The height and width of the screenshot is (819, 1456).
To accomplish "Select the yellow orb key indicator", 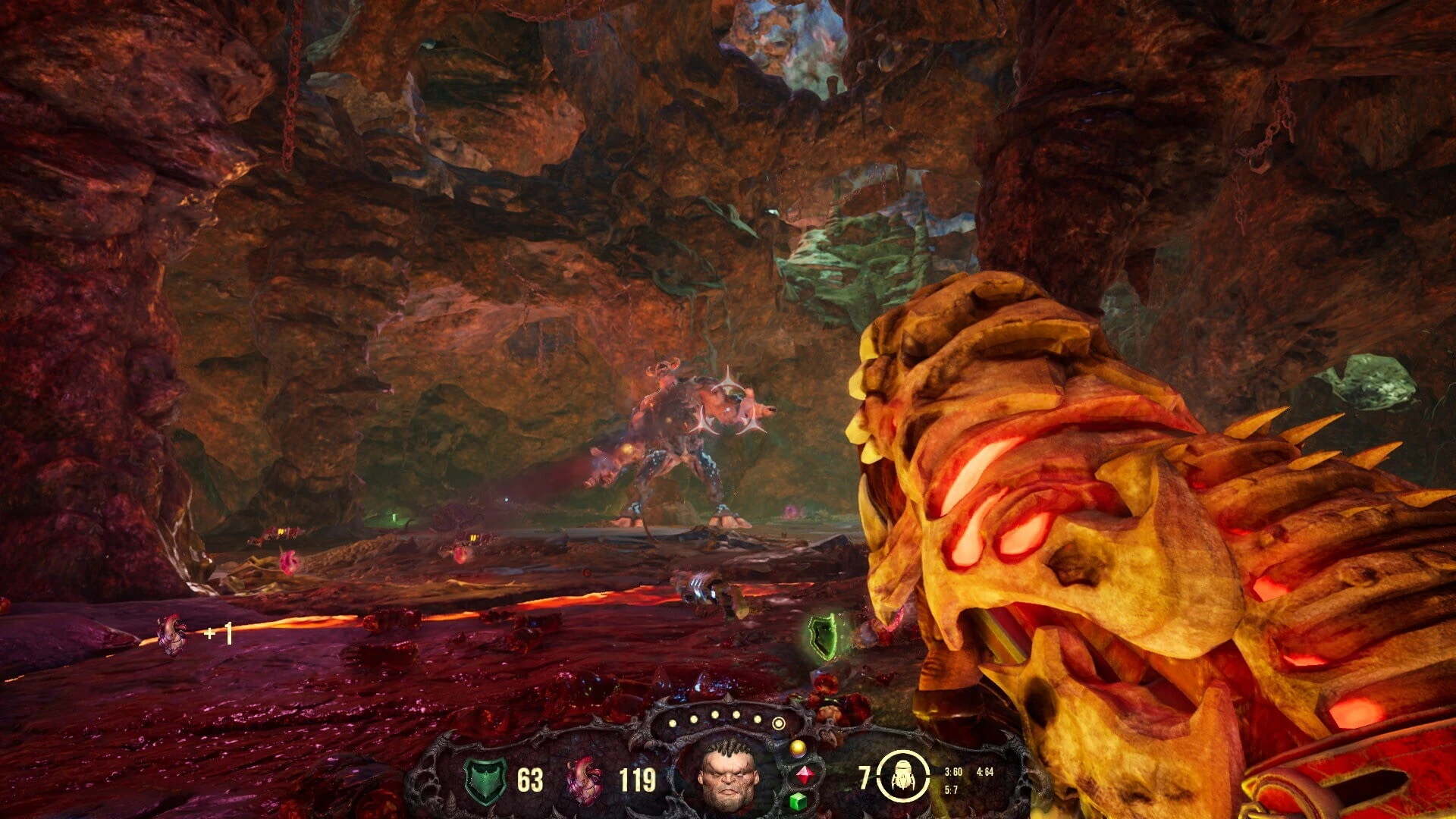I will pyautogui.click(x=798, y=748).
